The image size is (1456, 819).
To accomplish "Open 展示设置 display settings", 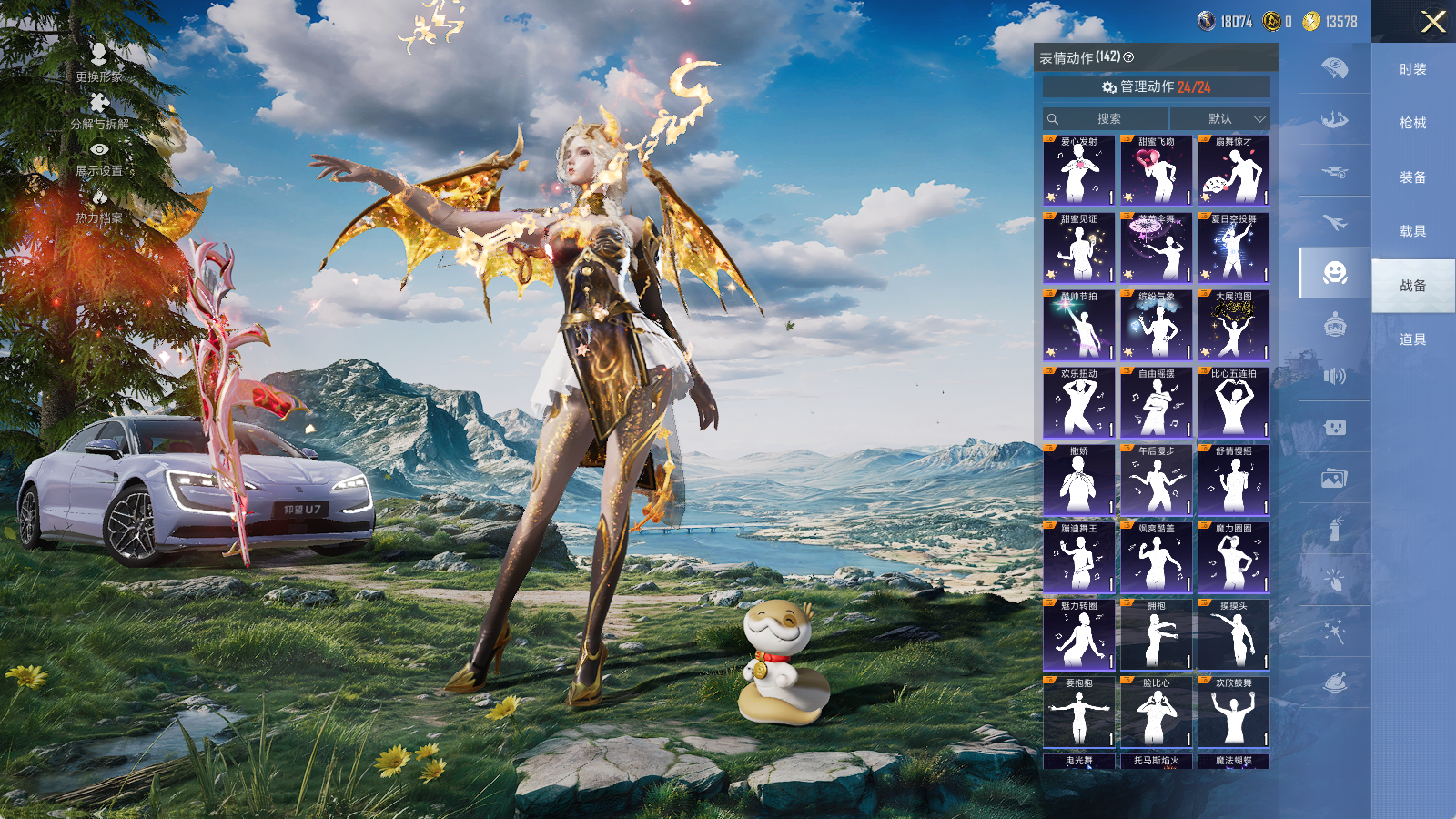I will point(99,158).
